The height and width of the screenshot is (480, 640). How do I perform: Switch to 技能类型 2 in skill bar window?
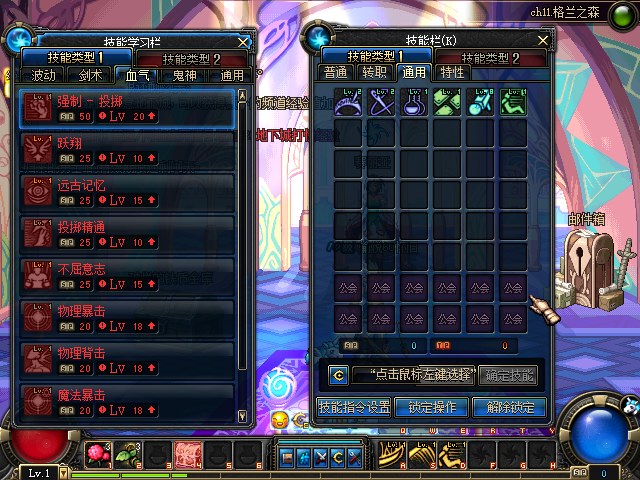click(497, 58)
